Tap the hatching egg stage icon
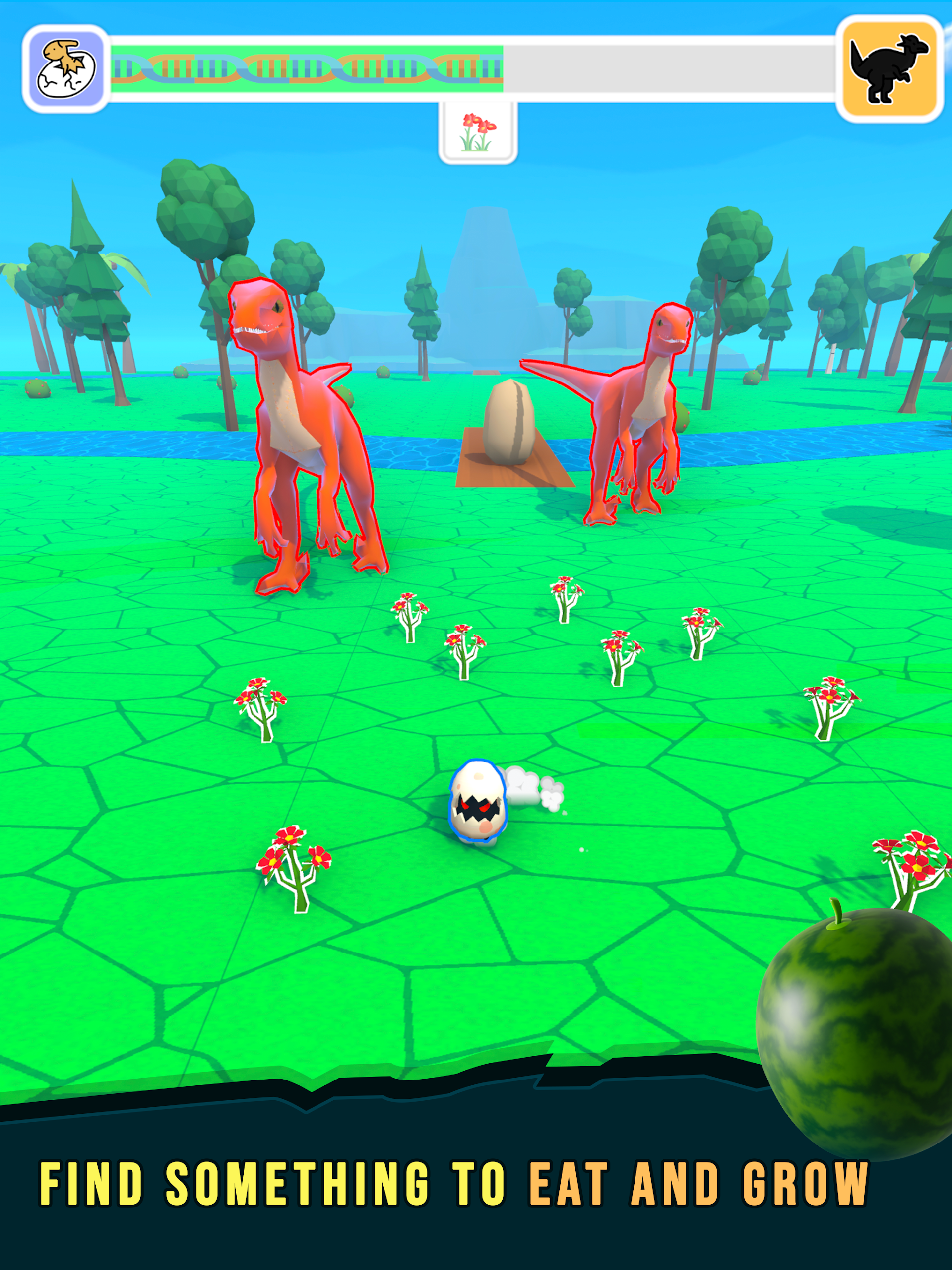952x1270 pixels. click(x=66, y=69)
